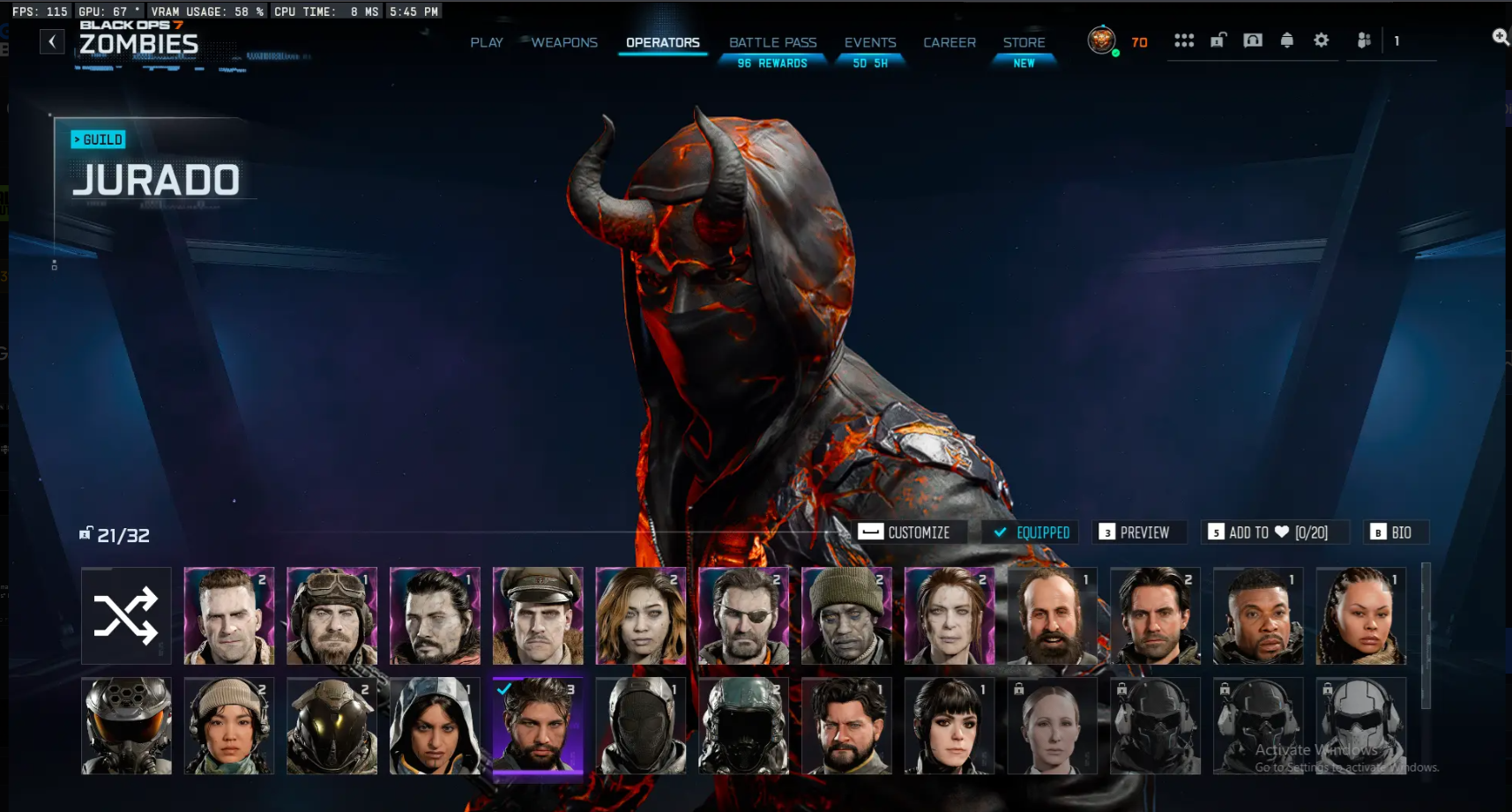
Task: Select the random operator shuffle icon
Action: click(125, 615)
